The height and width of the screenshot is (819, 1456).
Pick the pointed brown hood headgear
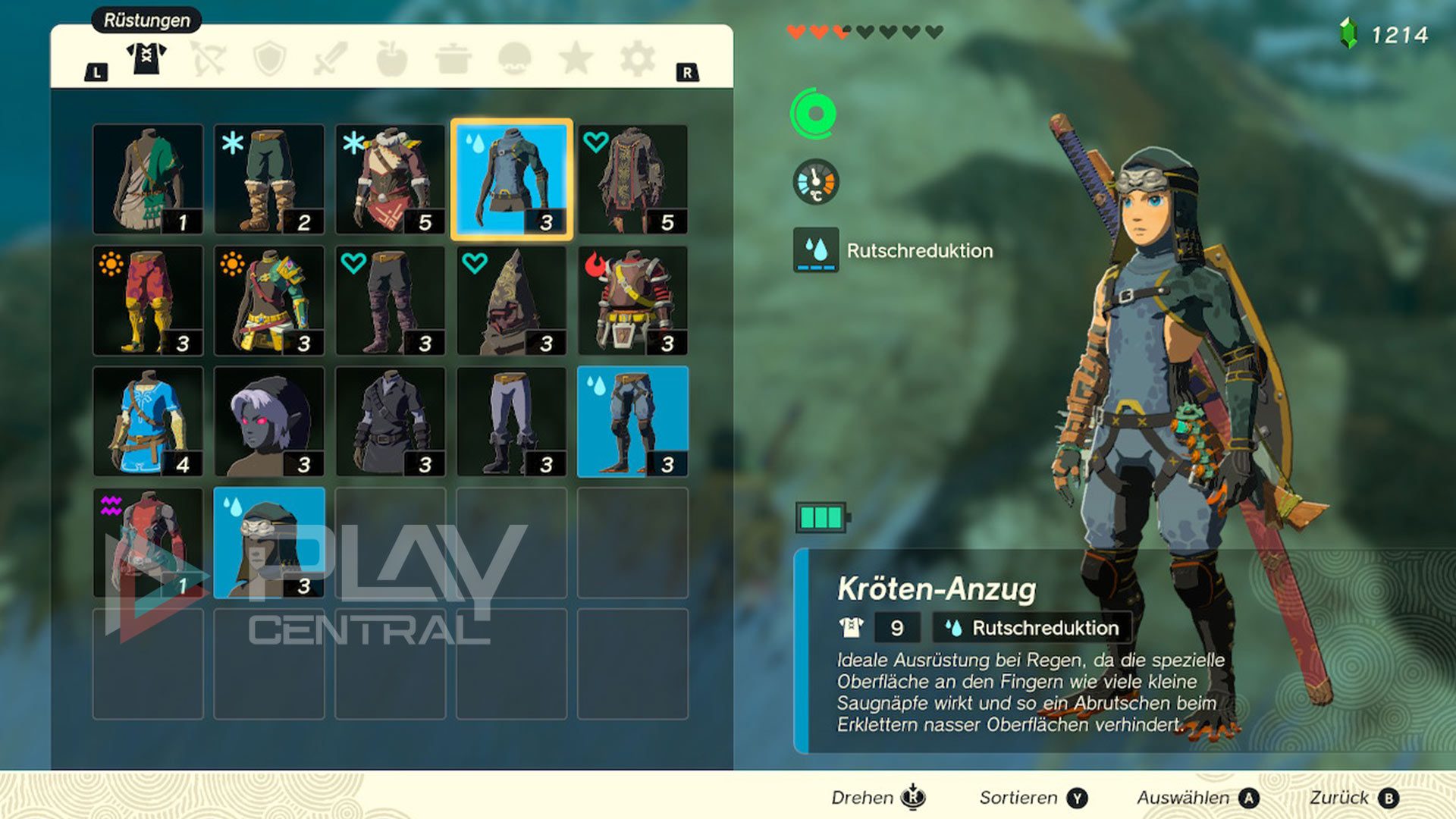[512, 301]
